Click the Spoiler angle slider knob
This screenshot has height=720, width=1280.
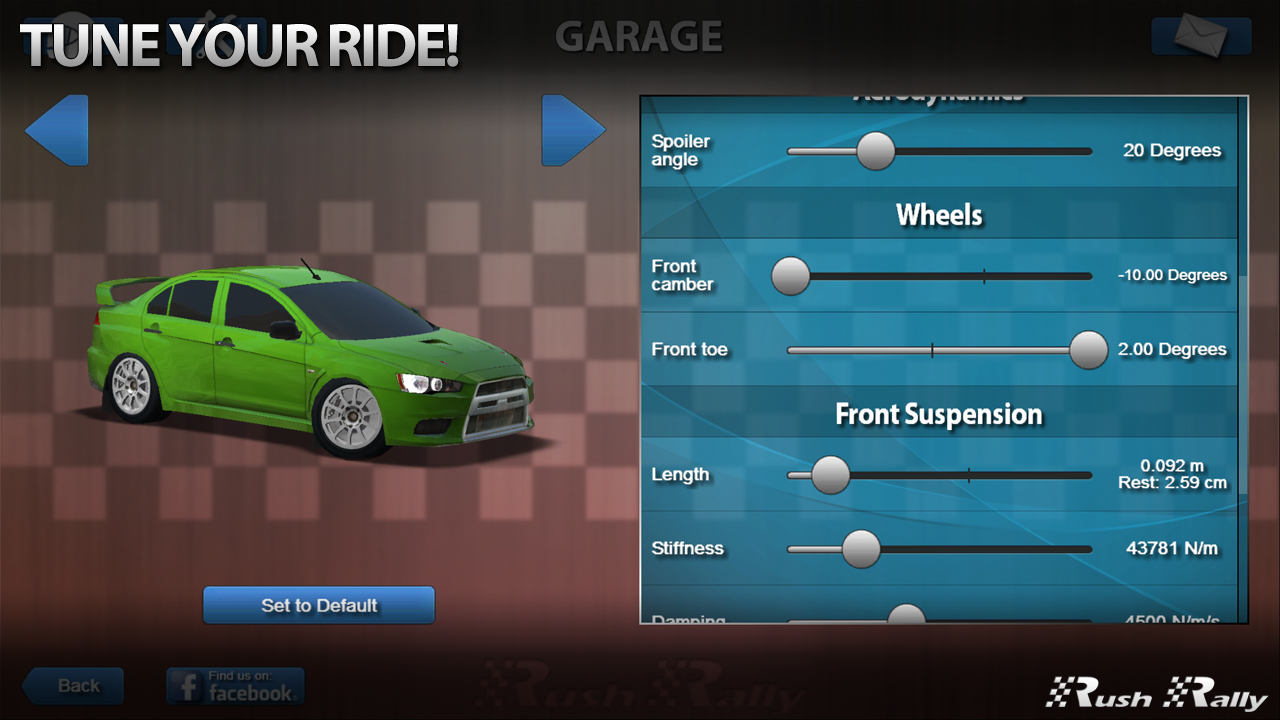(876, 151)
